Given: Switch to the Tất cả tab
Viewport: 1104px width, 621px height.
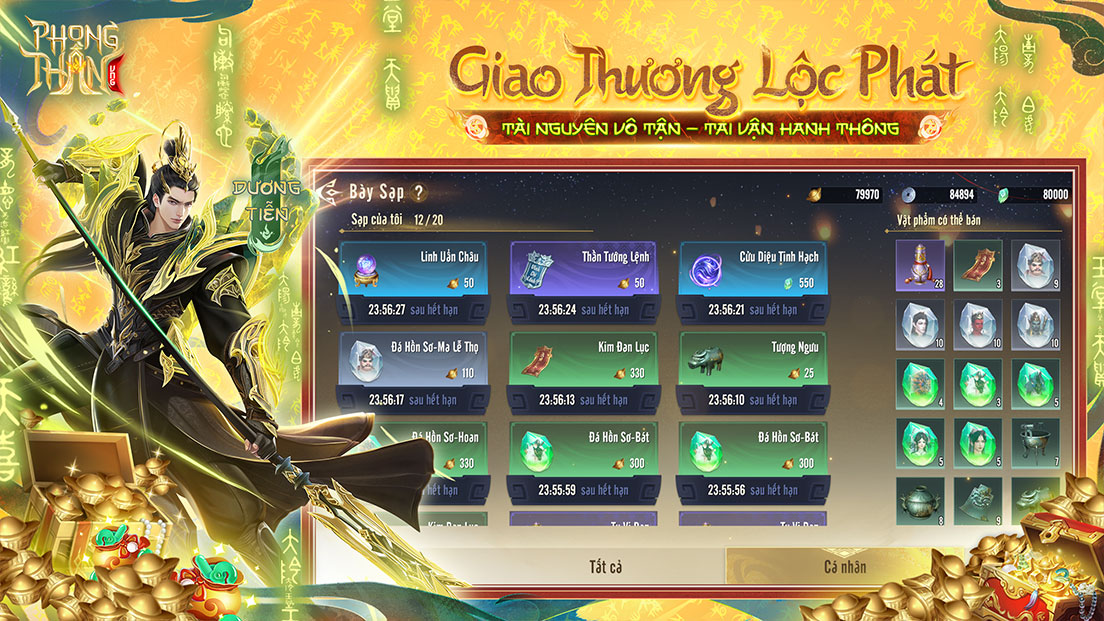Looking at the screenshot, I should click(605, 567).
